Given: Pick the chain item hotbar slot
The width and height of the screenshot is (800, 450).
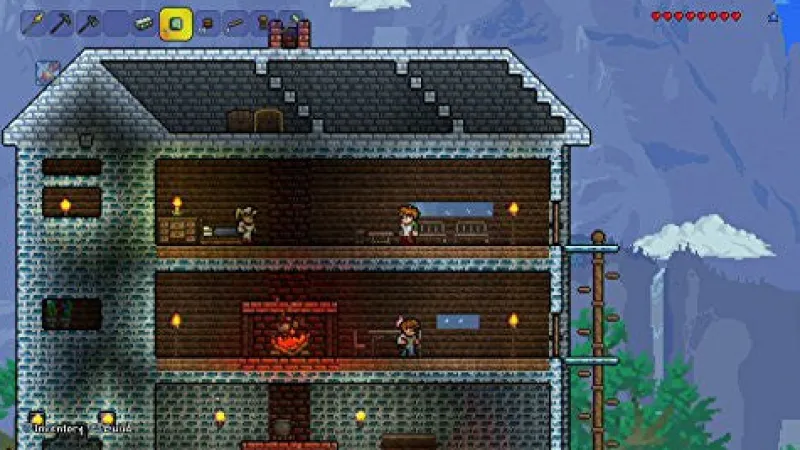Looking at the screenshot, I should 236,21.
